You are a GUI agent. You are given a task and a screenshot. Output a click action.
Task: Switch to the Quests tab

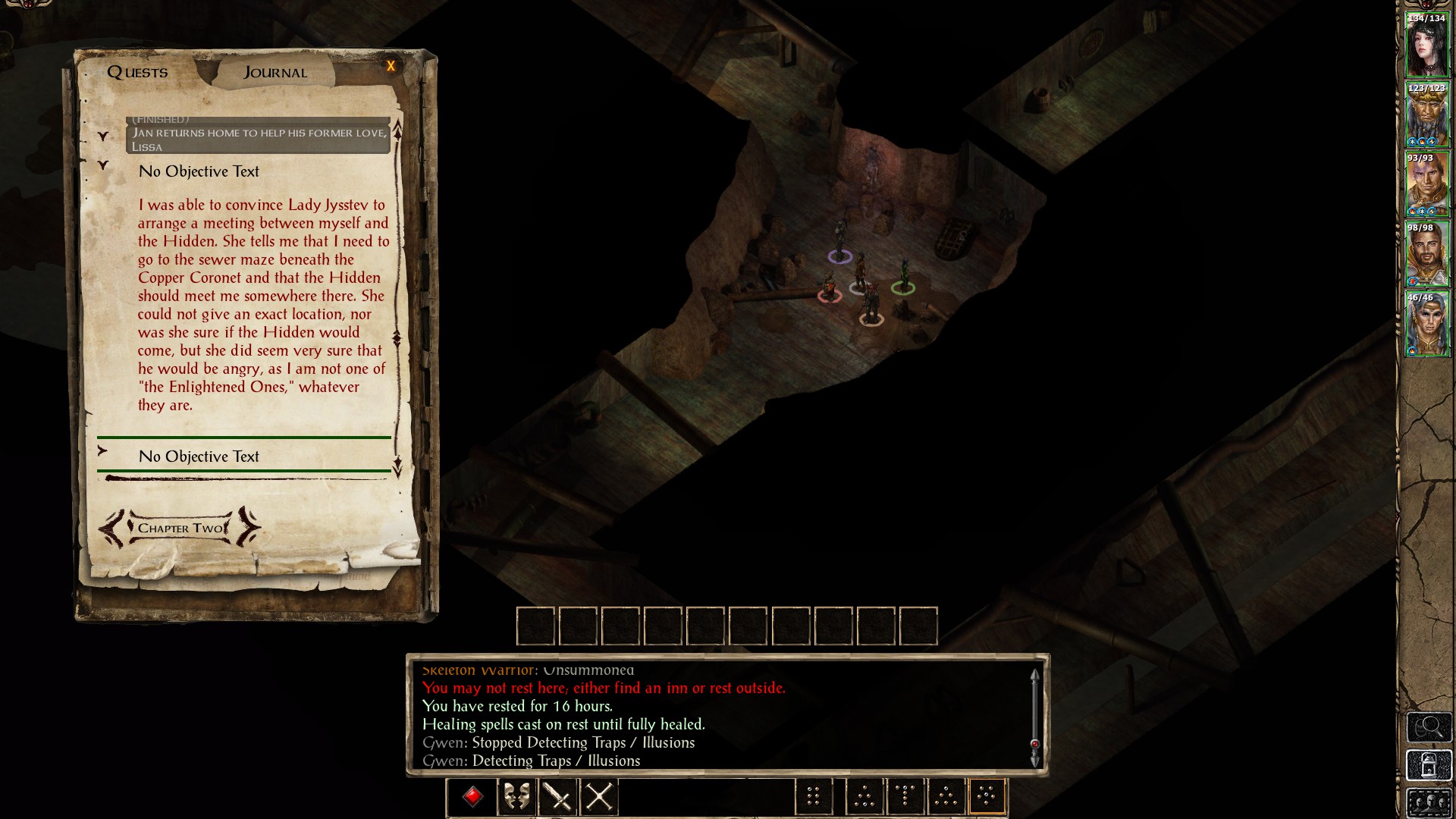click(137, 73)
